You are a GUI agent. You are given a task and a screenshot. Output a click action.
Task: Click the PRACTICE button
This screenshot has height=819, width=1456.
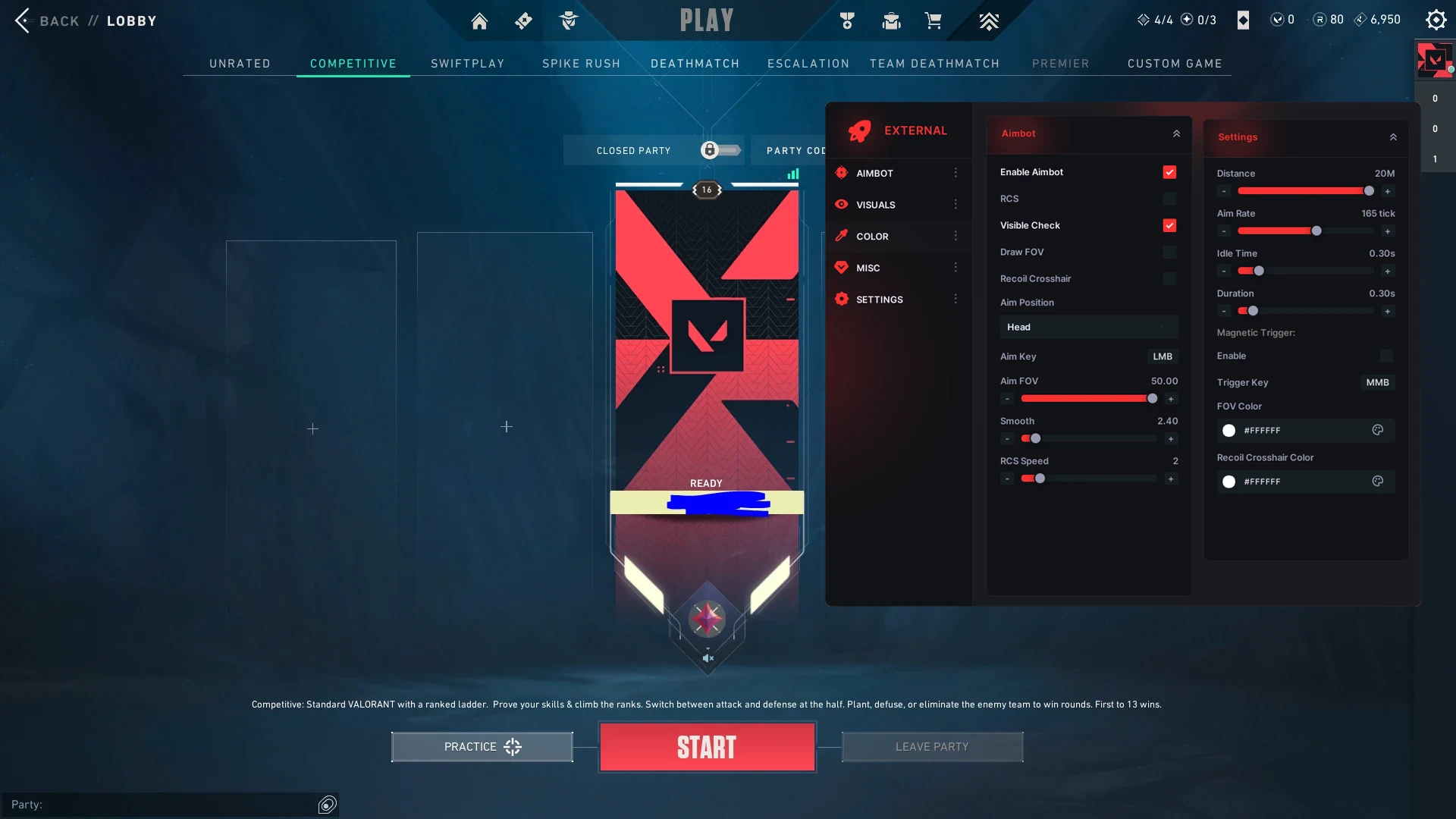click(x=481, y=746)
